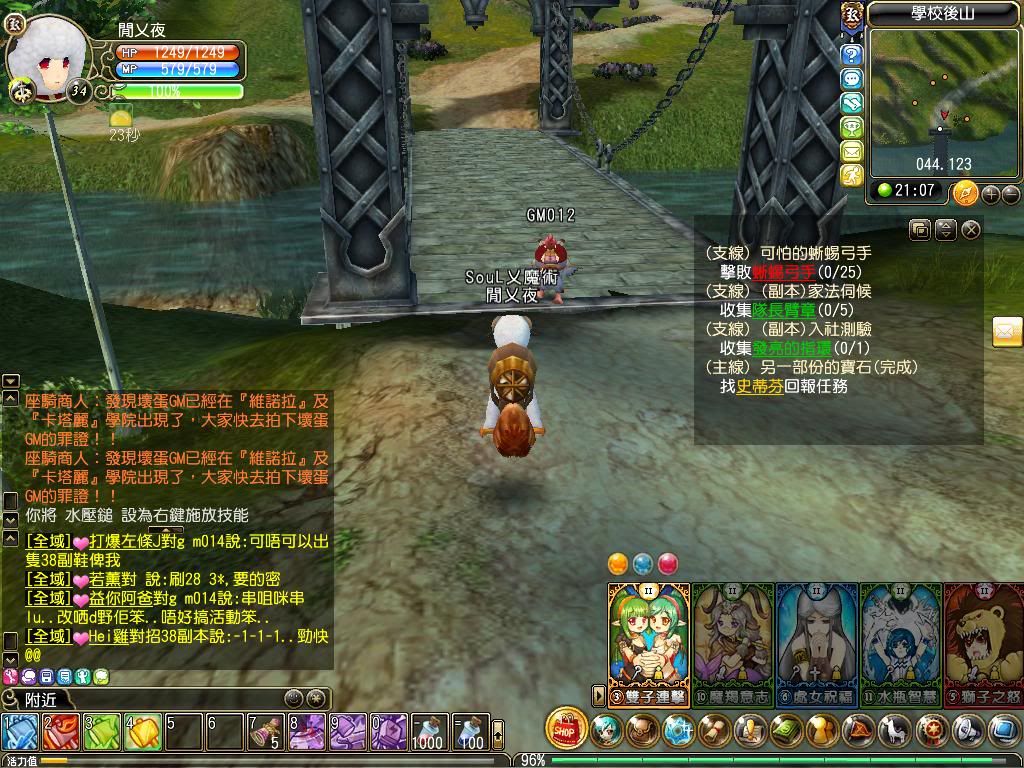Image resolution: width=1024 pixels, height=768 pixels.
Task: Use the potion with 1000 count
Action: 427,732
